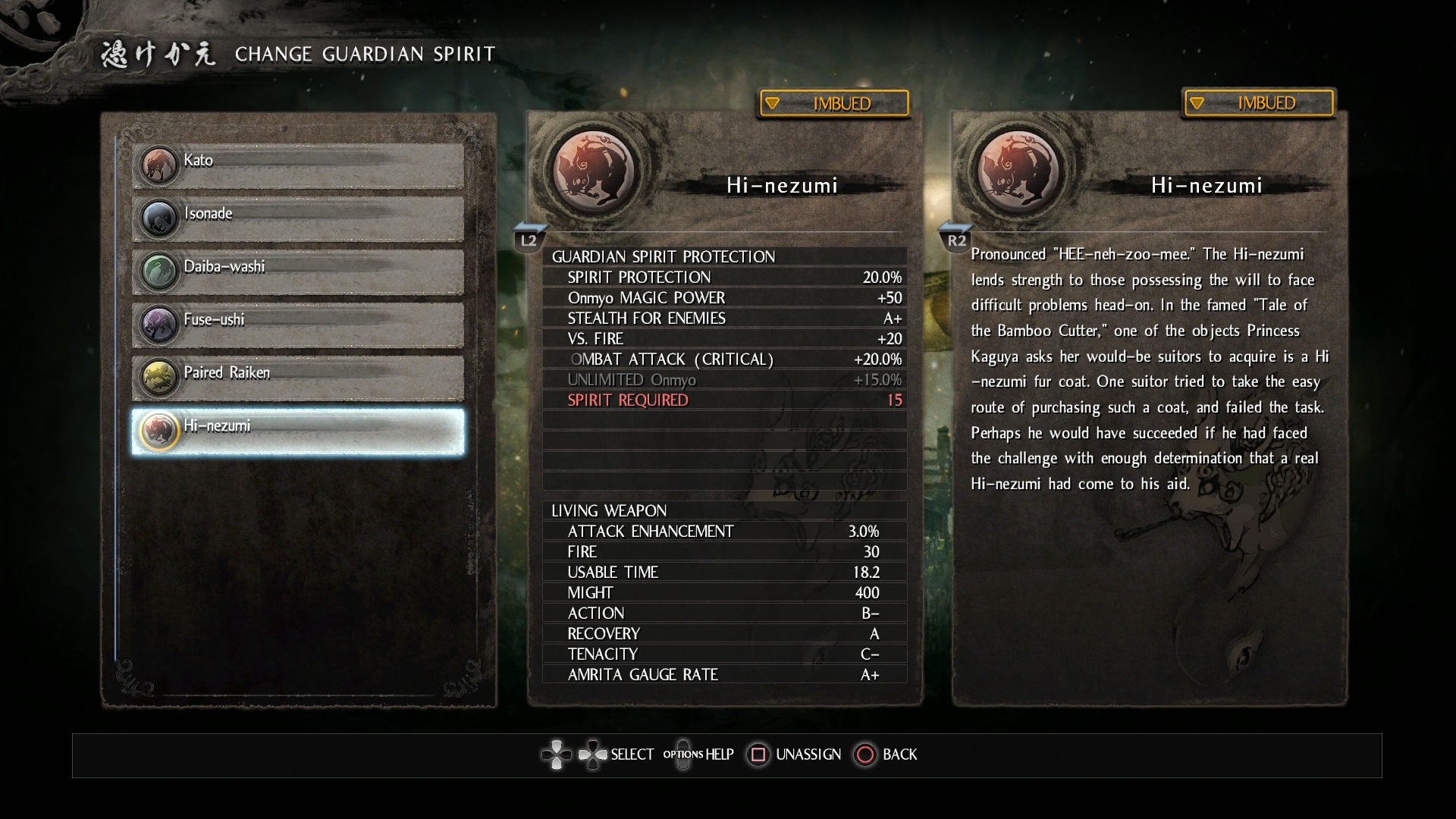This screenshot has width=1456, height=819.
Task: Open the IMBUED dropdown above the stats panel
Action: (834, 103)
